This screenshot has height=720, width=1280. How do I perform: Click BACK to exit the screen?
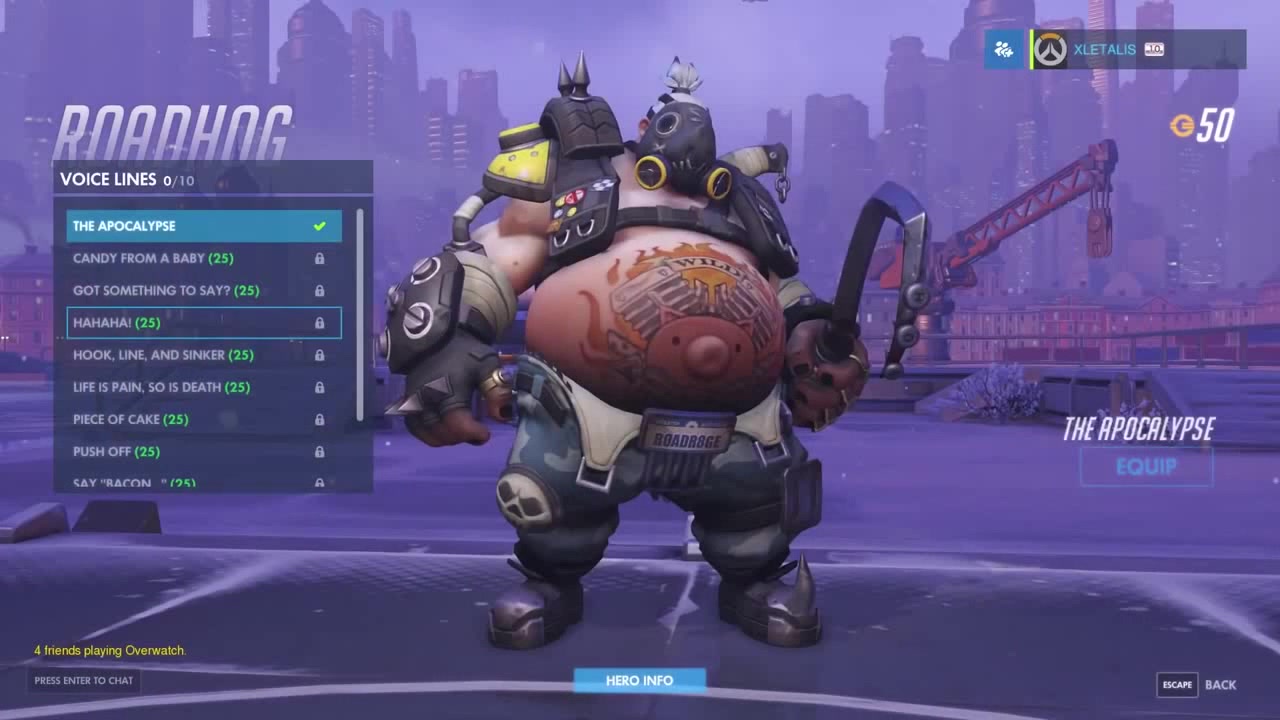click(1220, 685)
